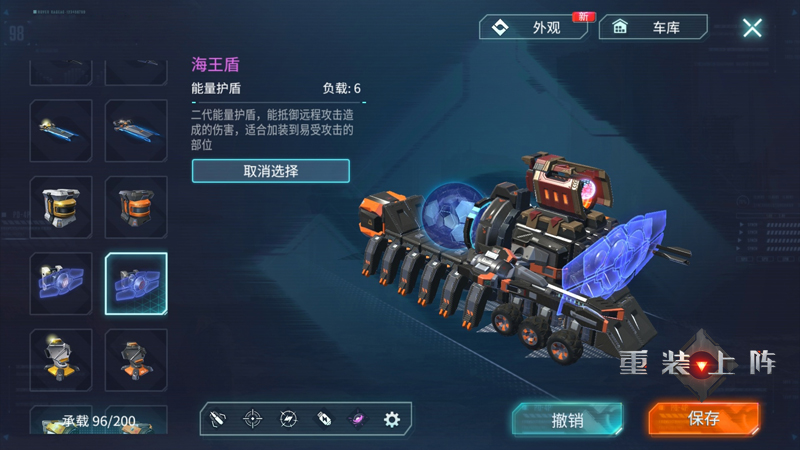Screen dimensions: 800x450
Task: Open the purple galaxy special category
Action: pyautogui.click(x=357, y=419)
